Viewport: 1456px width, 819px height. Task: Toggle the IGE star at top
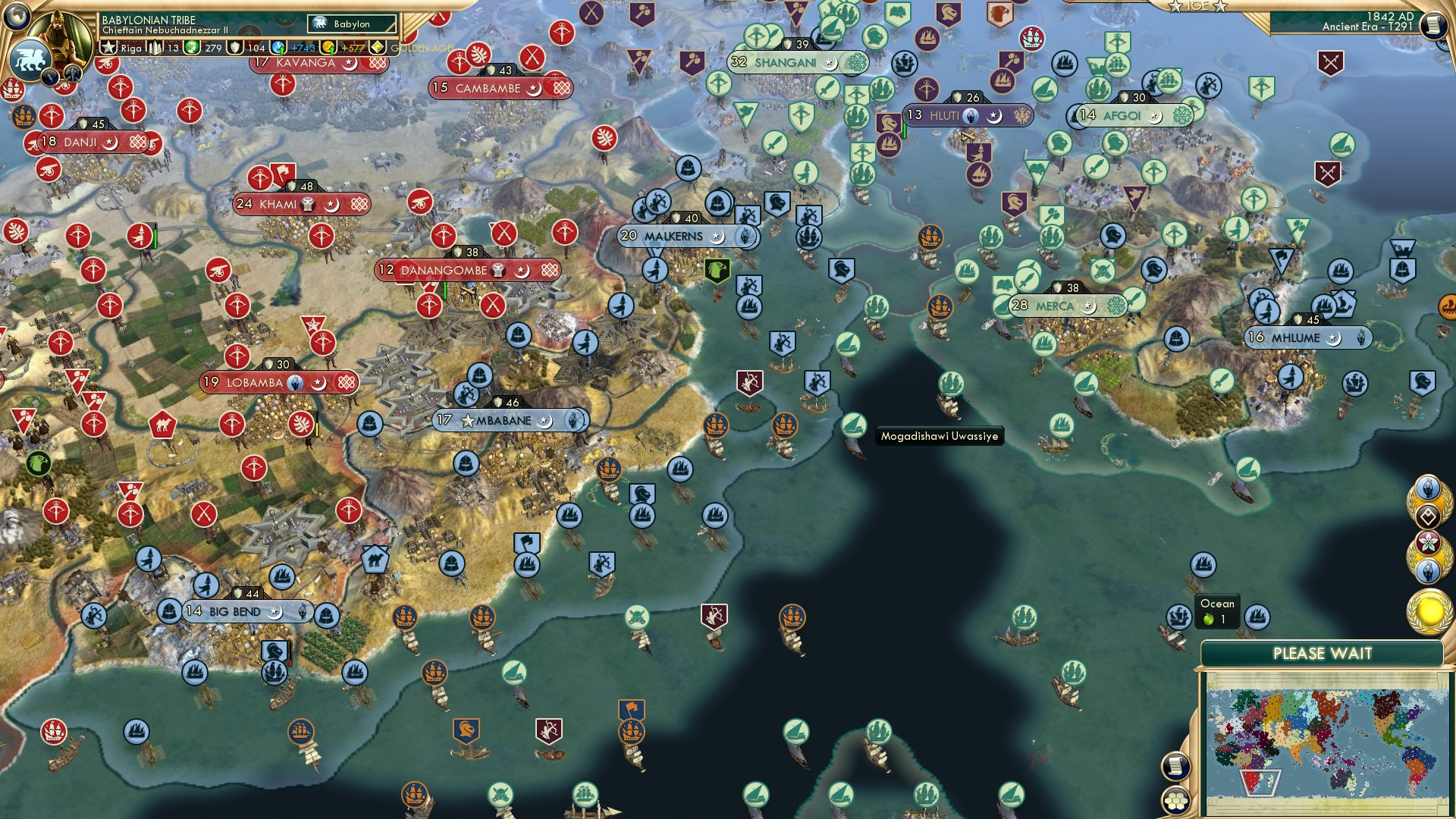click(x=1175, y=8)
